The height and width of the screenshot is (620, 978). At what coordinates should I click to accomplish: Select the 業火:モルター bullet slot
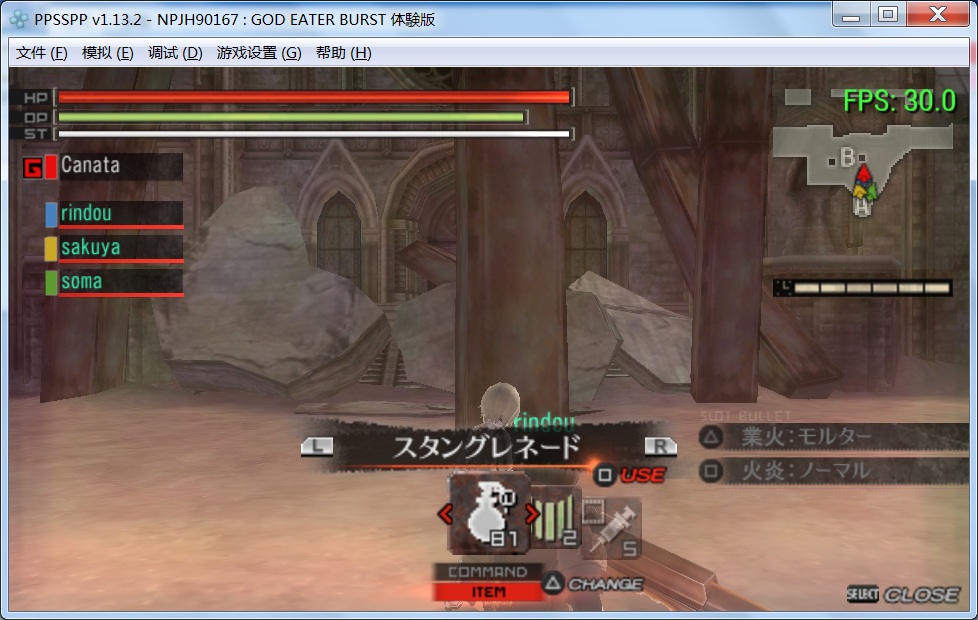[832, 436]
